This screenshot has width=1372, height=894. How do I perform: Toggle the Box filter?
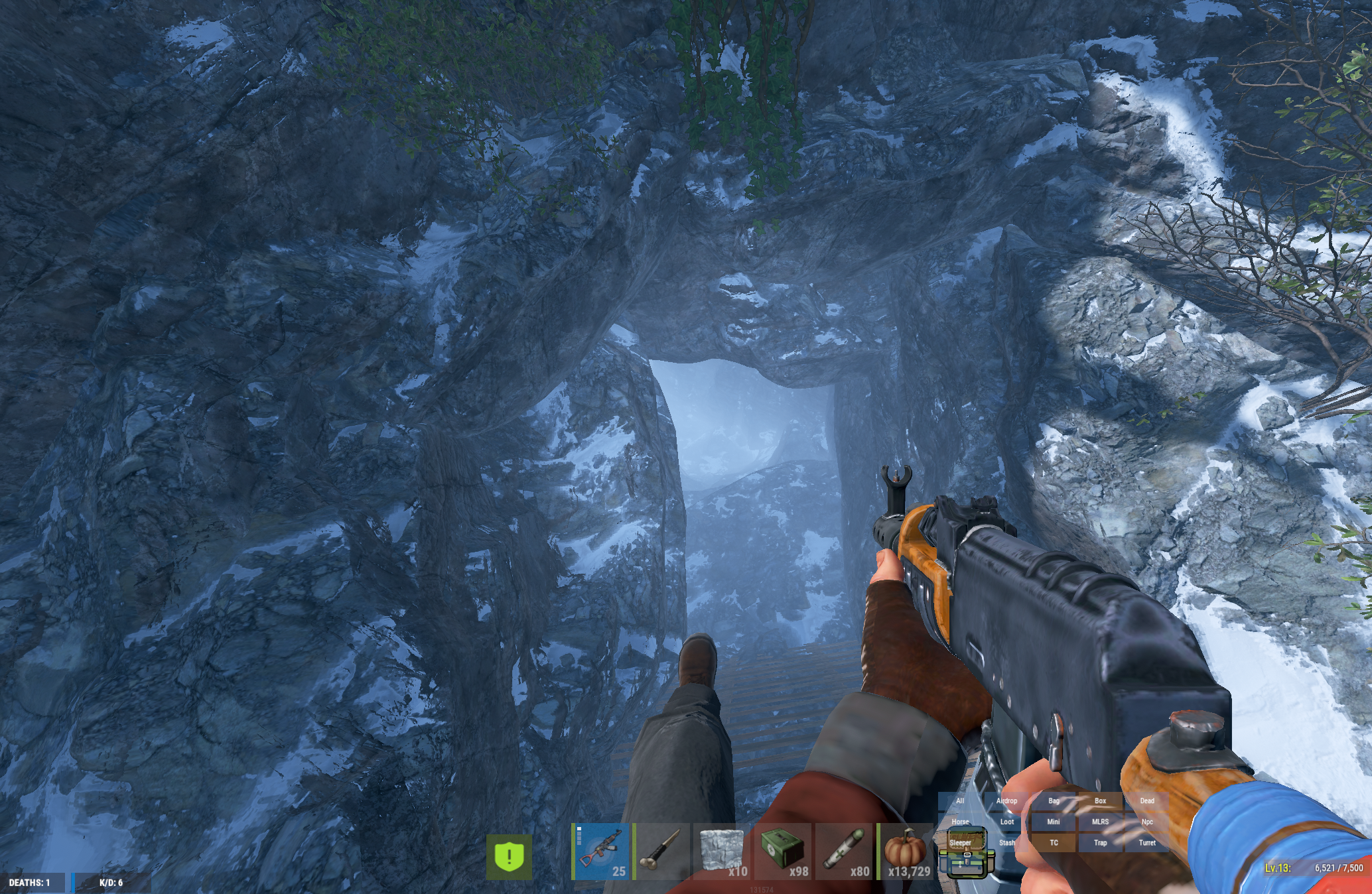coord(1100,801)
